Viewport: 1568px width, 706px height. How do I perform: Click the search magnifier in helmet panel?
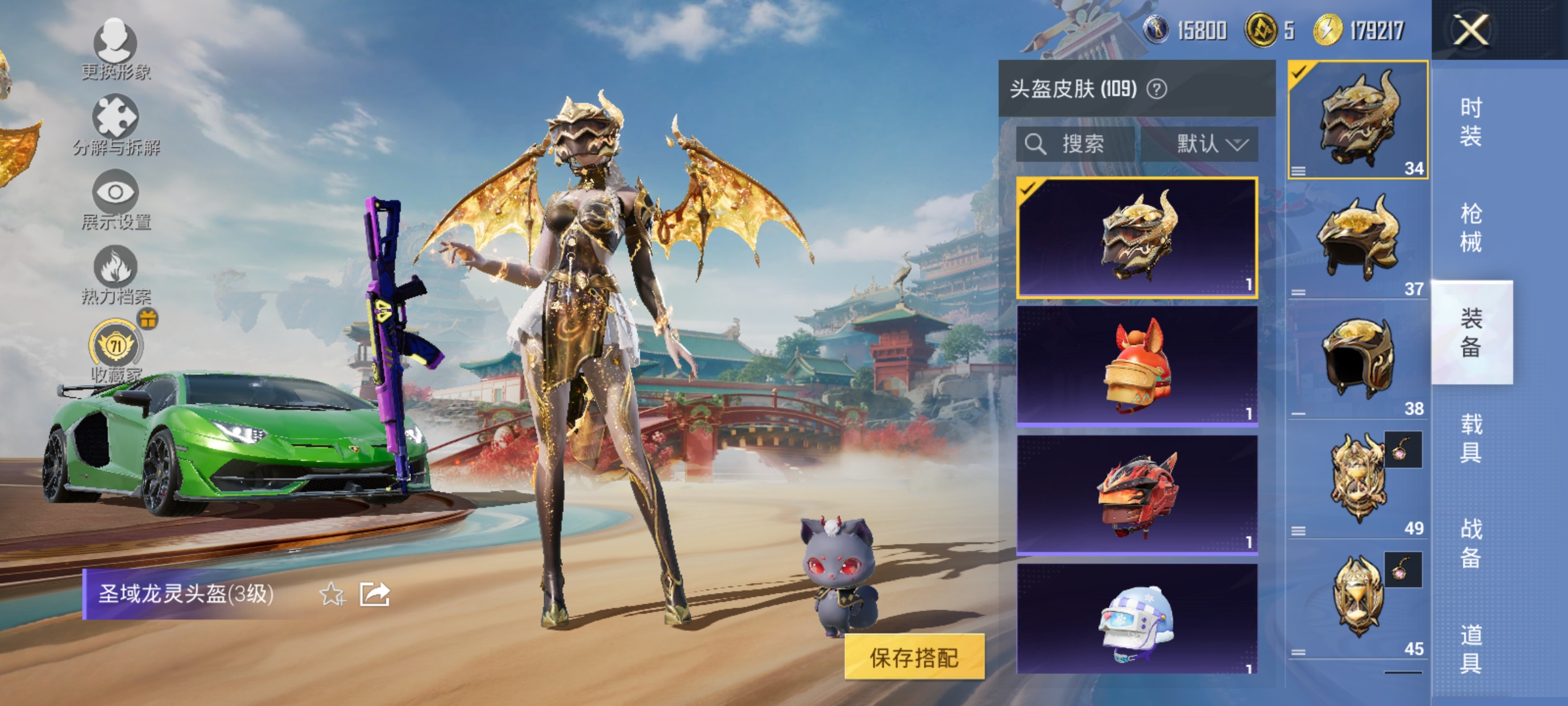point(1037,145)
